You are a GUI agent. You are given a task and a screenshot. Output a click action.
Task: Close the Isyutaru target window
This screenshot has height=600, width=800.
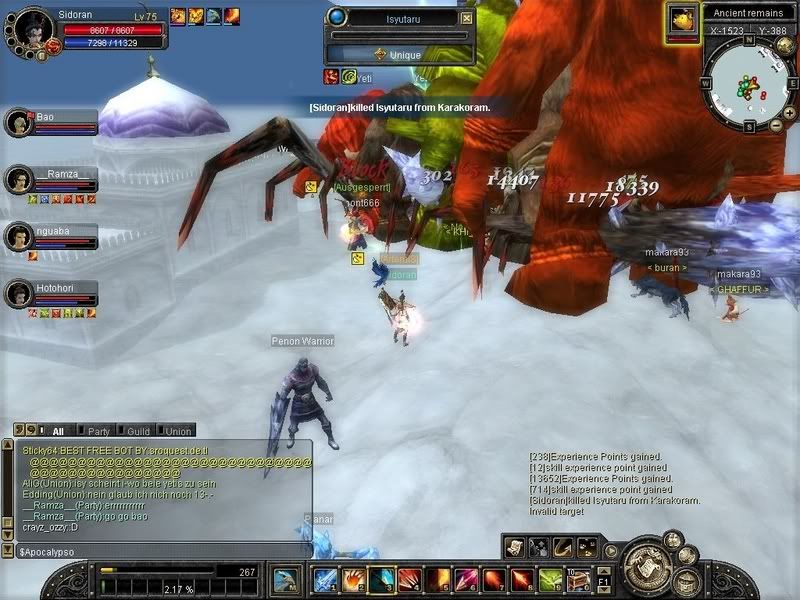point(466,18)
